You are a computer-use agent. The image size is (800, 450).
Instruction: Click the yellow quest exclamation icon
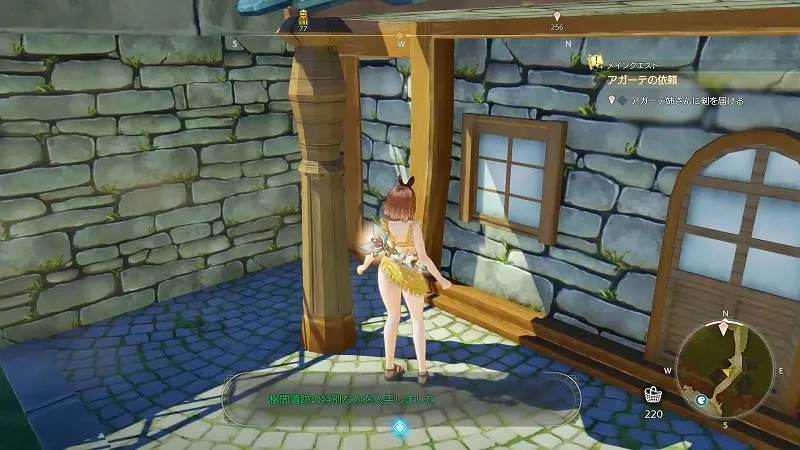click(595, 62)
